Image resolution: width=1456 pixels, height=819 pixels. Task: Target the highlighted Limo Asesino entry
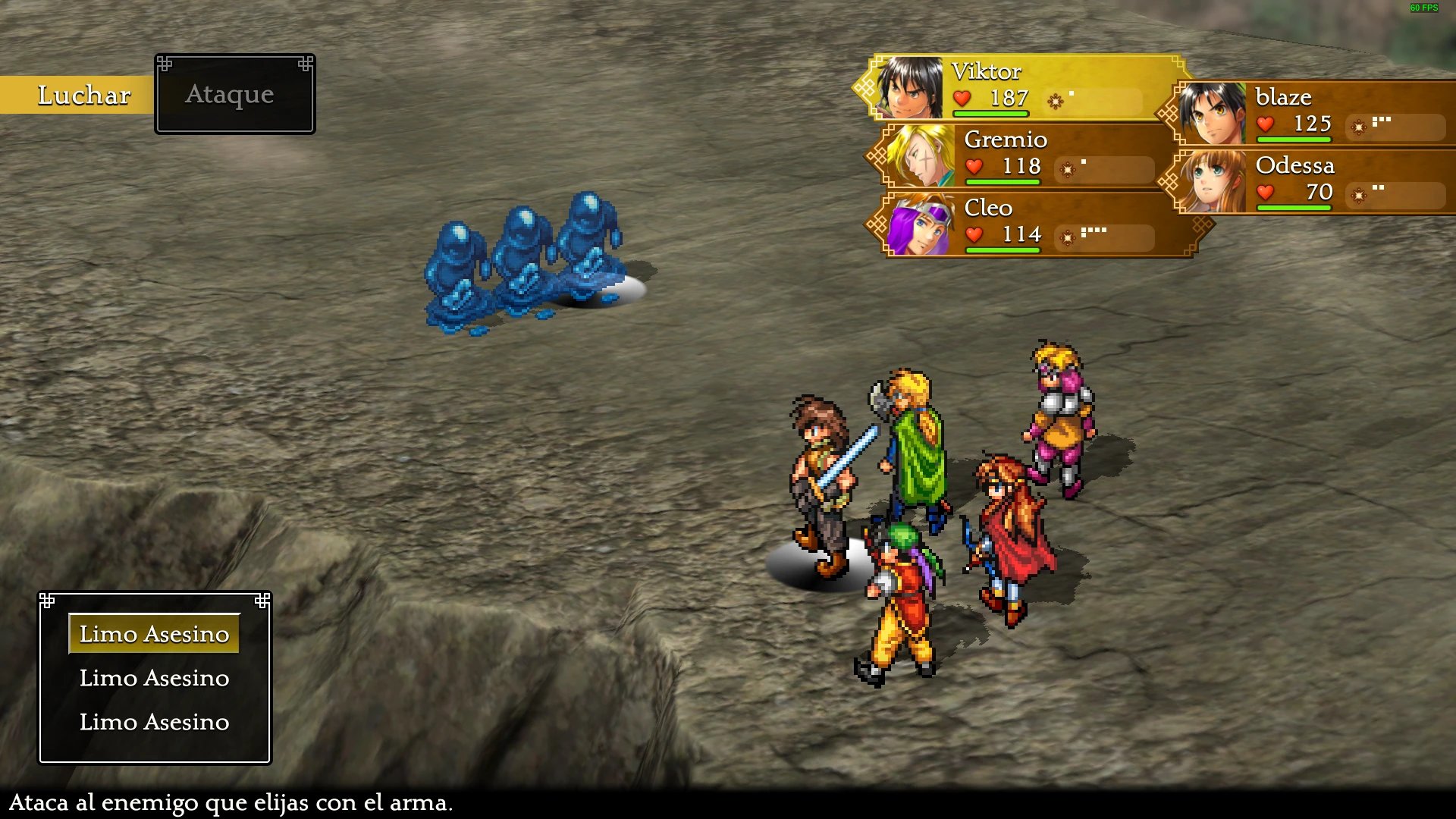click(x=154, y=634)
